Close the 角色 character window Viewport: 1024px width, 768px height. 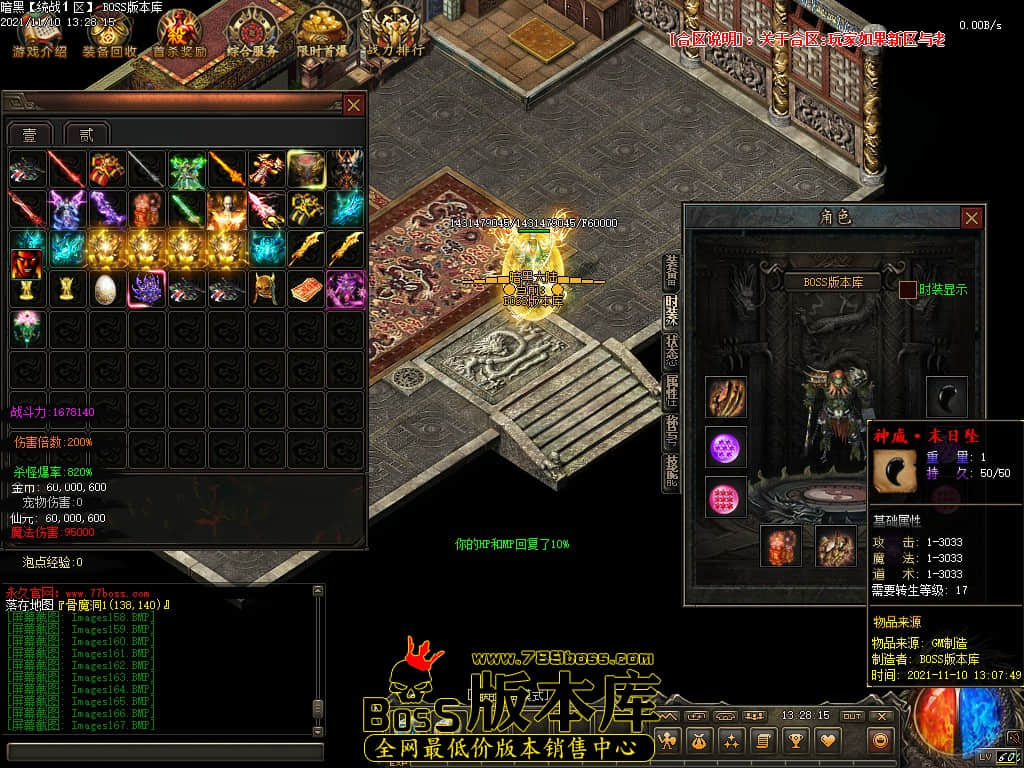coord(971,217)
